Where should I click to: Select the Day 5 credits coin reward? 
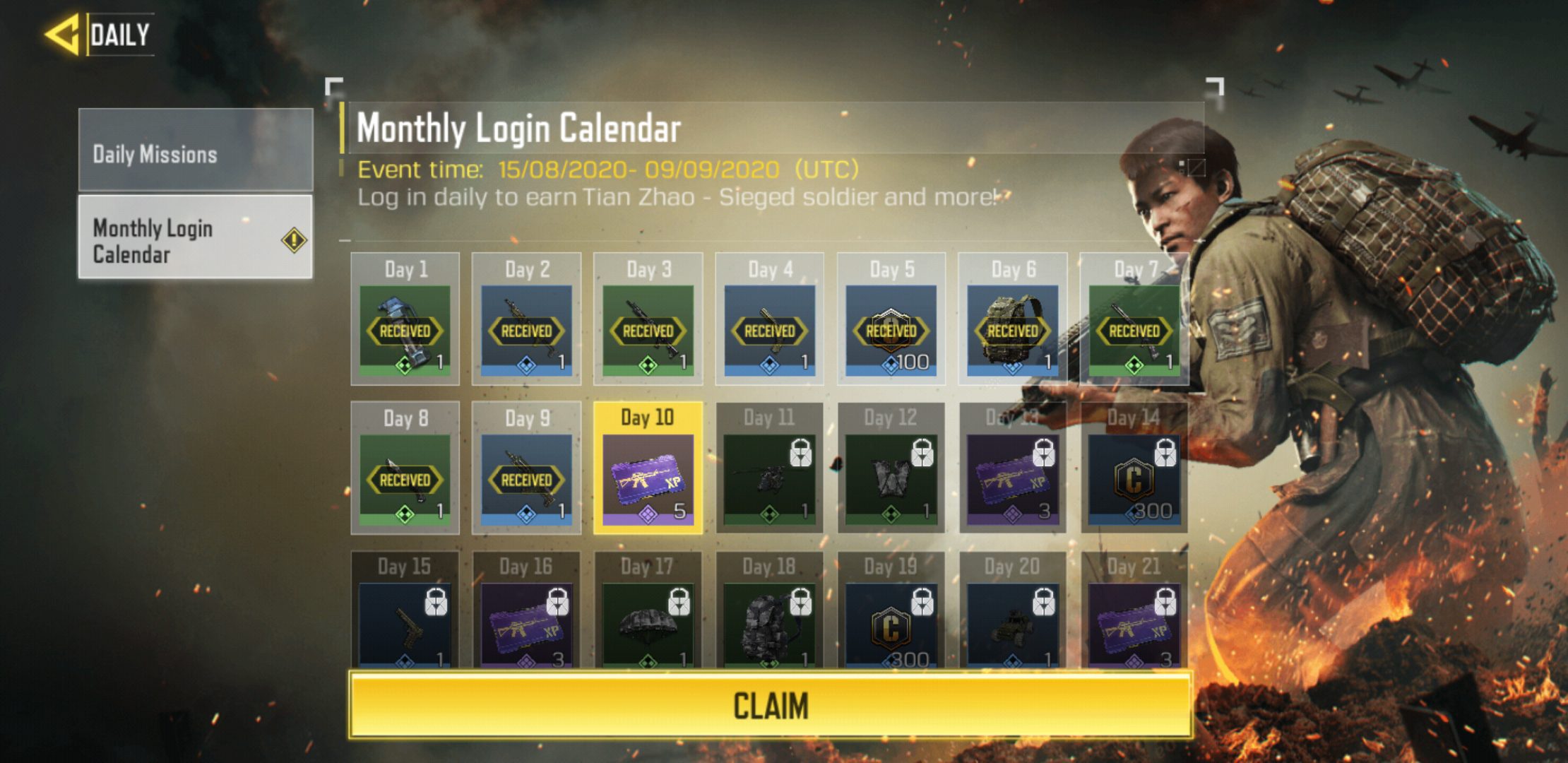click(891, 329)
